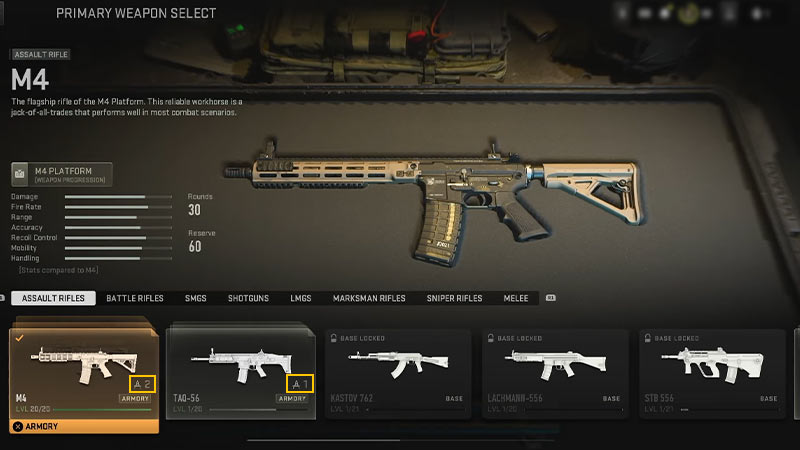The image size is (800, 450).
Task: Select the M4 weapon card
Action: coord(84,370)
